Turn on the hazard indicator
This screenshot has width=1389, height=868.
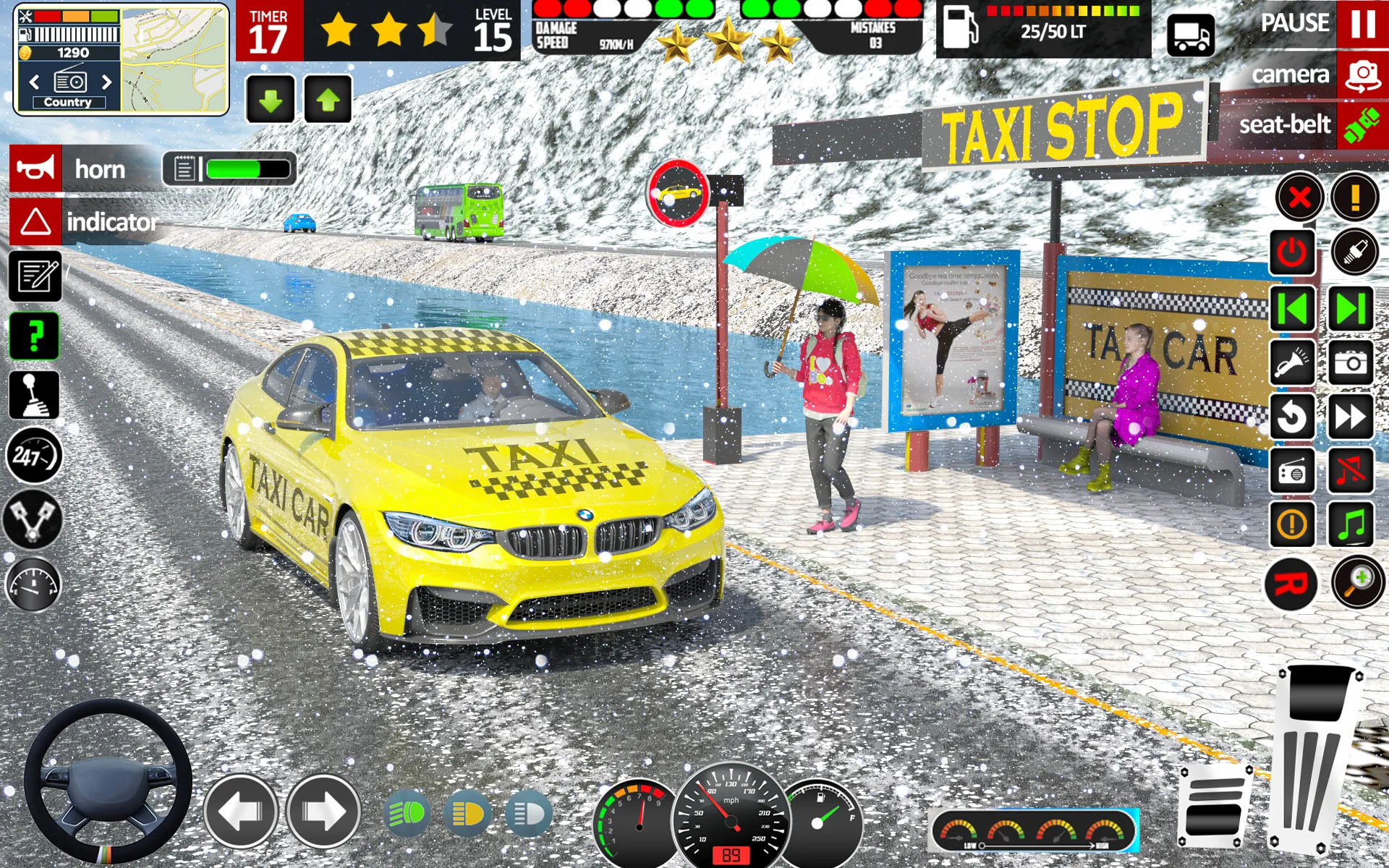(x=35, y=221)
